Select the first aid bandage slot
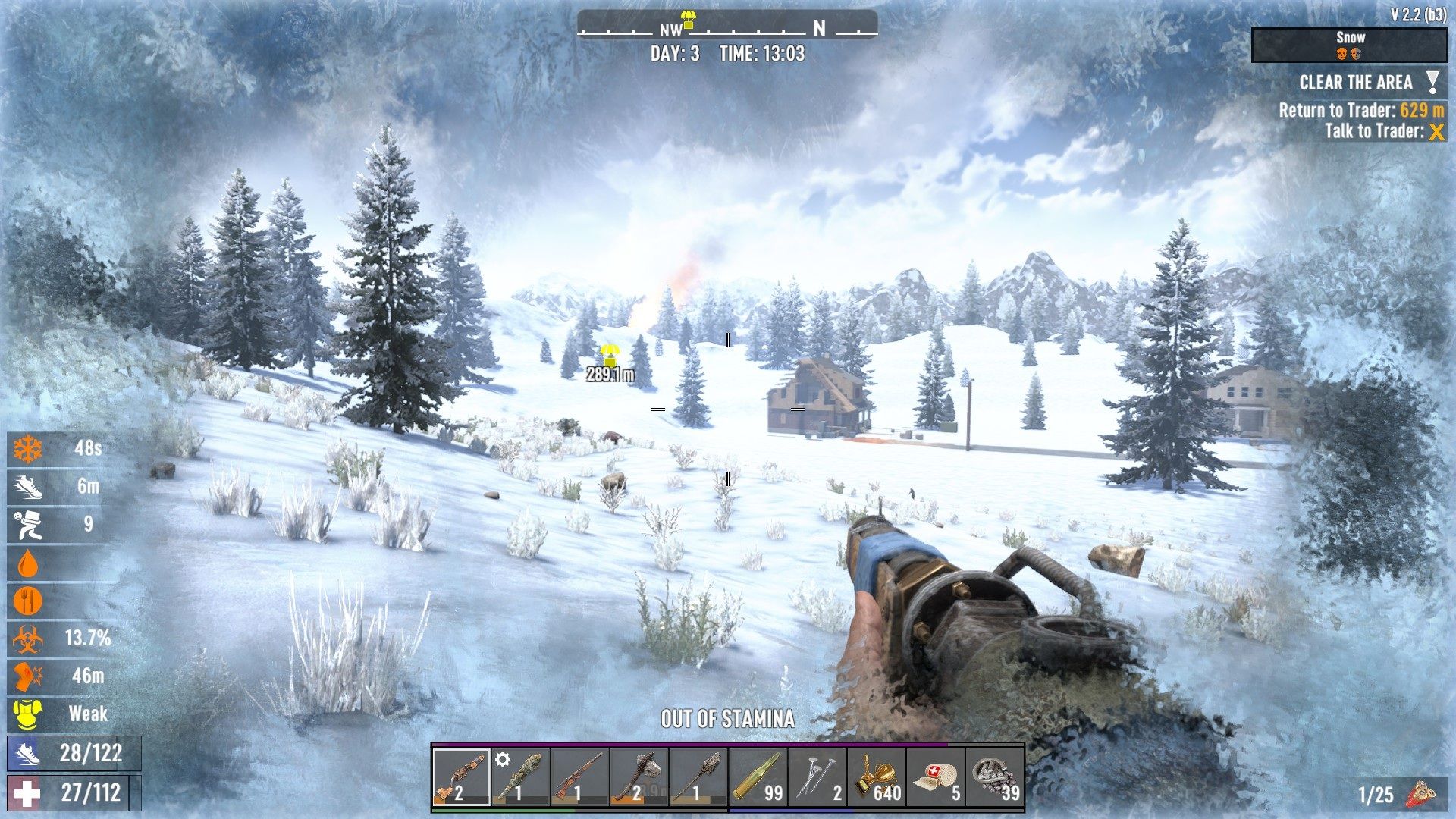The height and width of the screenshot is (819, 1456). pos(934,777)
